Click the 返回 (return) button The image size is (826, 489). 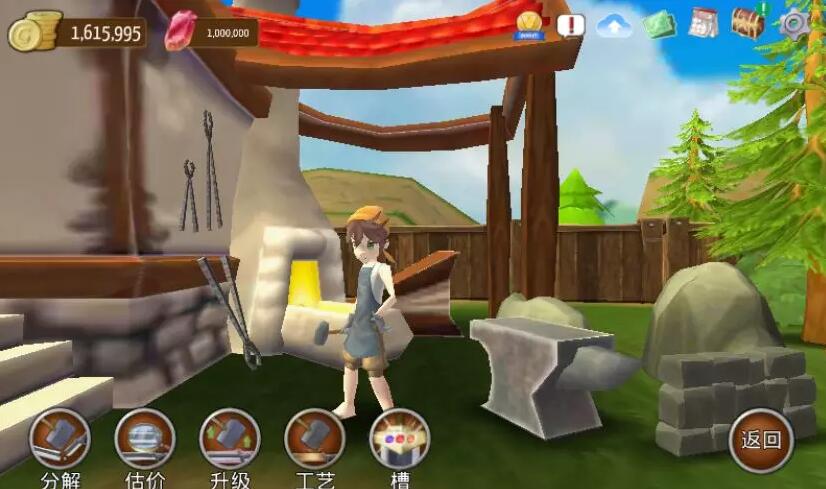(x=761, y=440)
